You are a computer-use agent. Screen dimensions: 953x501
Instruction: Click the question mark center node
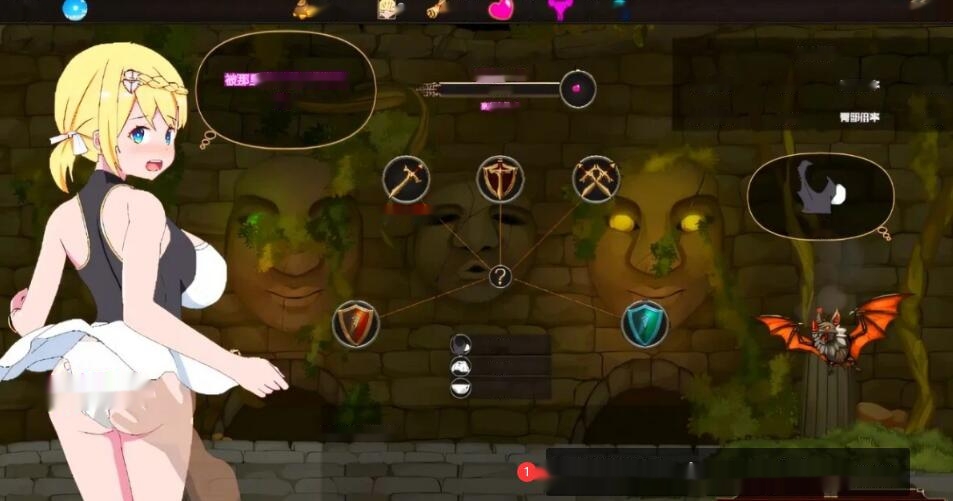coord(500,277)
